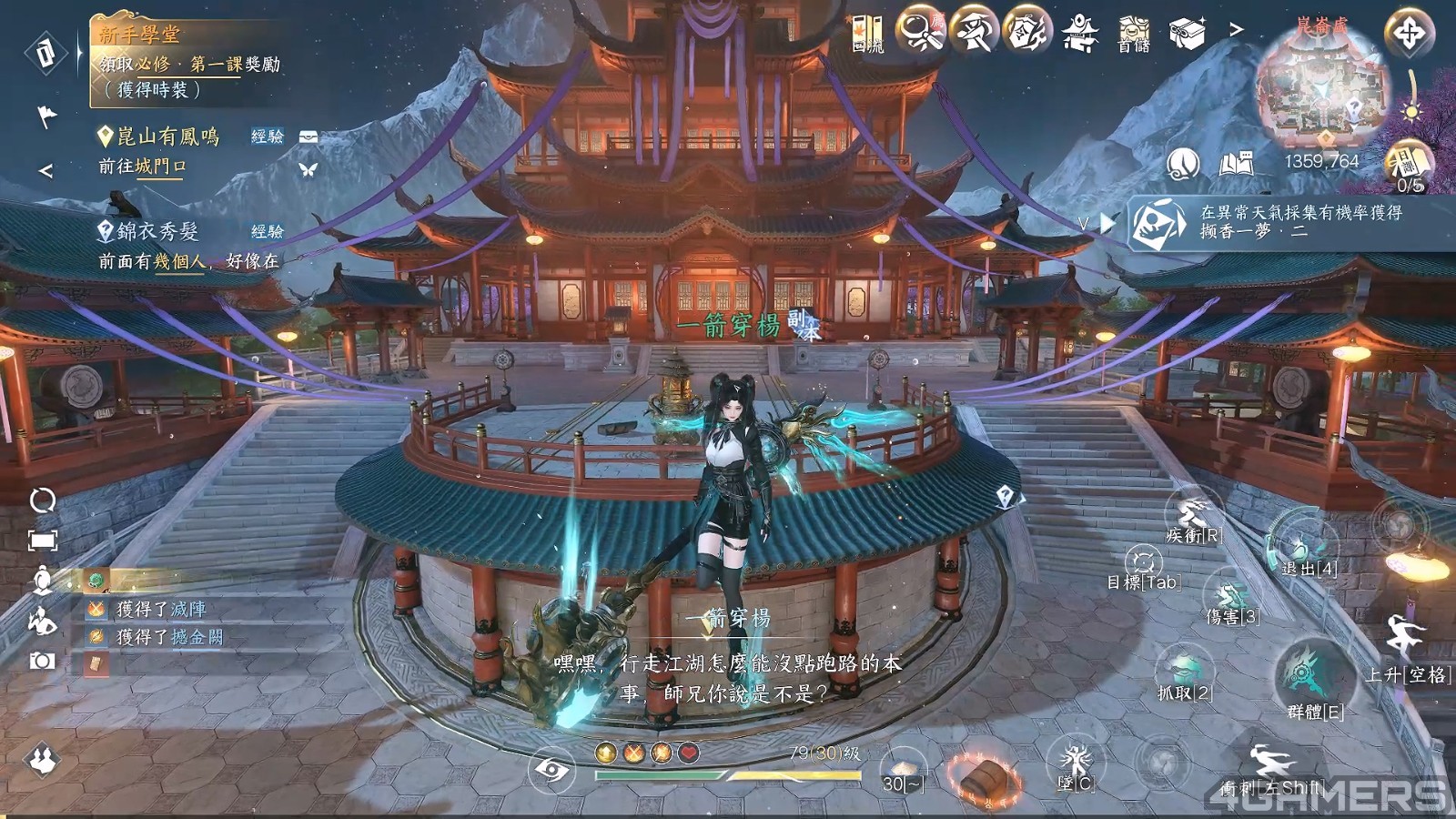Image resolution: width=1456 pixels, height=819 pixels.
Task: Open the 首儲 first top-up icon
Action: pos(1134,33)
